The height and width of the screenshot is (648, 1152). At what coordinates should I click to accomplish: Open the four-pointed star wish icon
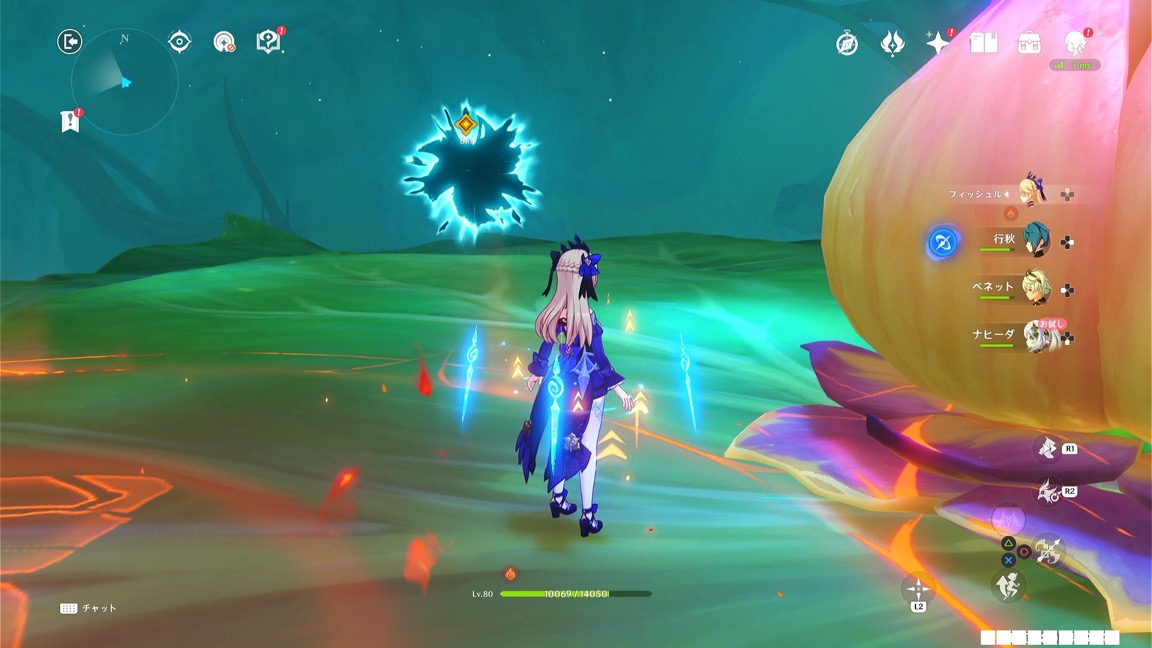tap(937, 44)
